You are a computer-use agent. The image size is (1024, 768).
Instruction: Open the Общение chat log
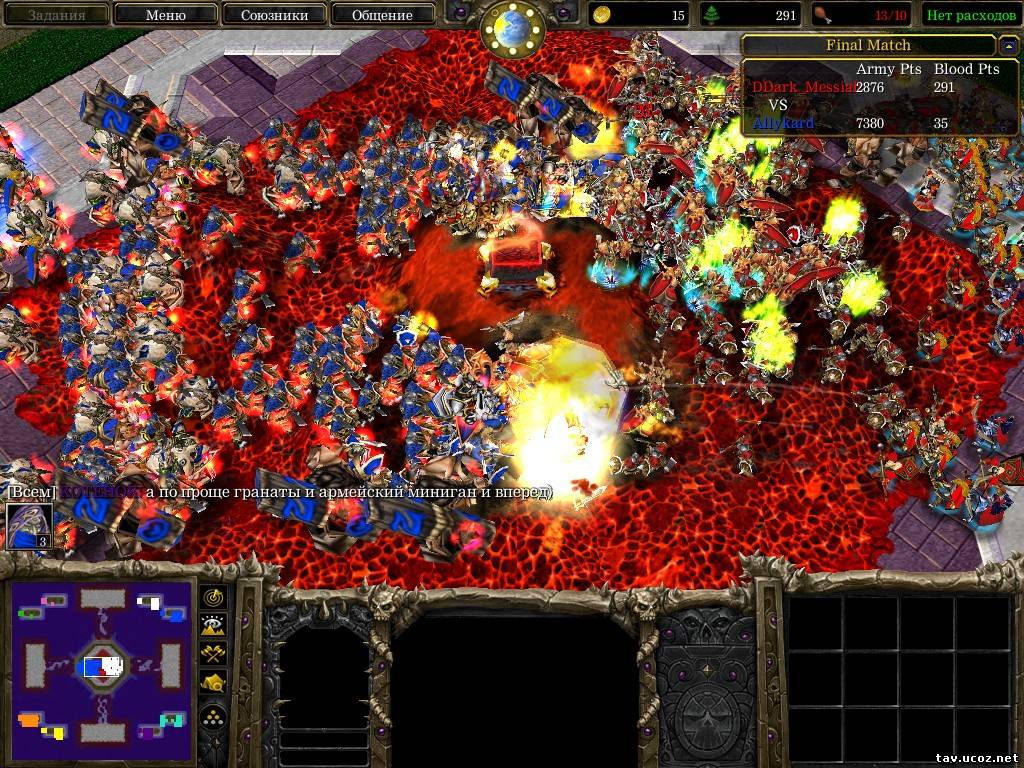click(x=382, y=15)
